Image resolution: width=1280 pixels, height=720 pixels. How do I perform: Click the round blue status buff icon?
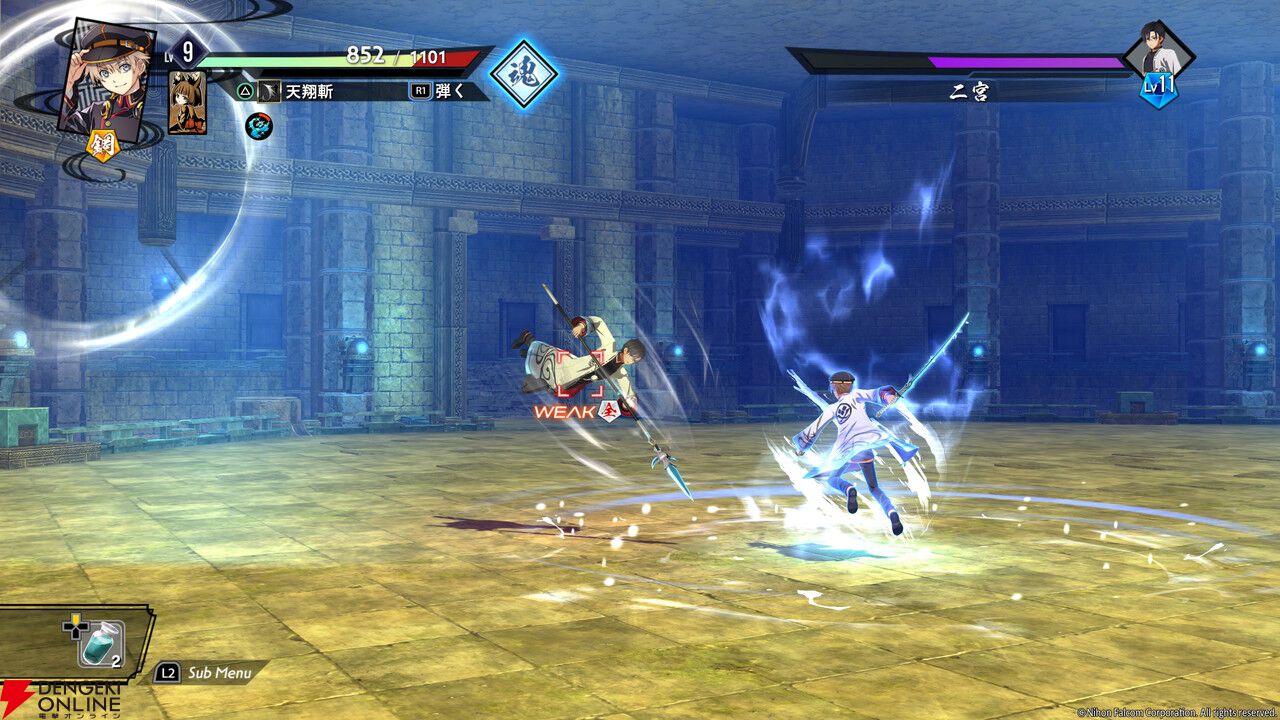click(x=259, y=126)
